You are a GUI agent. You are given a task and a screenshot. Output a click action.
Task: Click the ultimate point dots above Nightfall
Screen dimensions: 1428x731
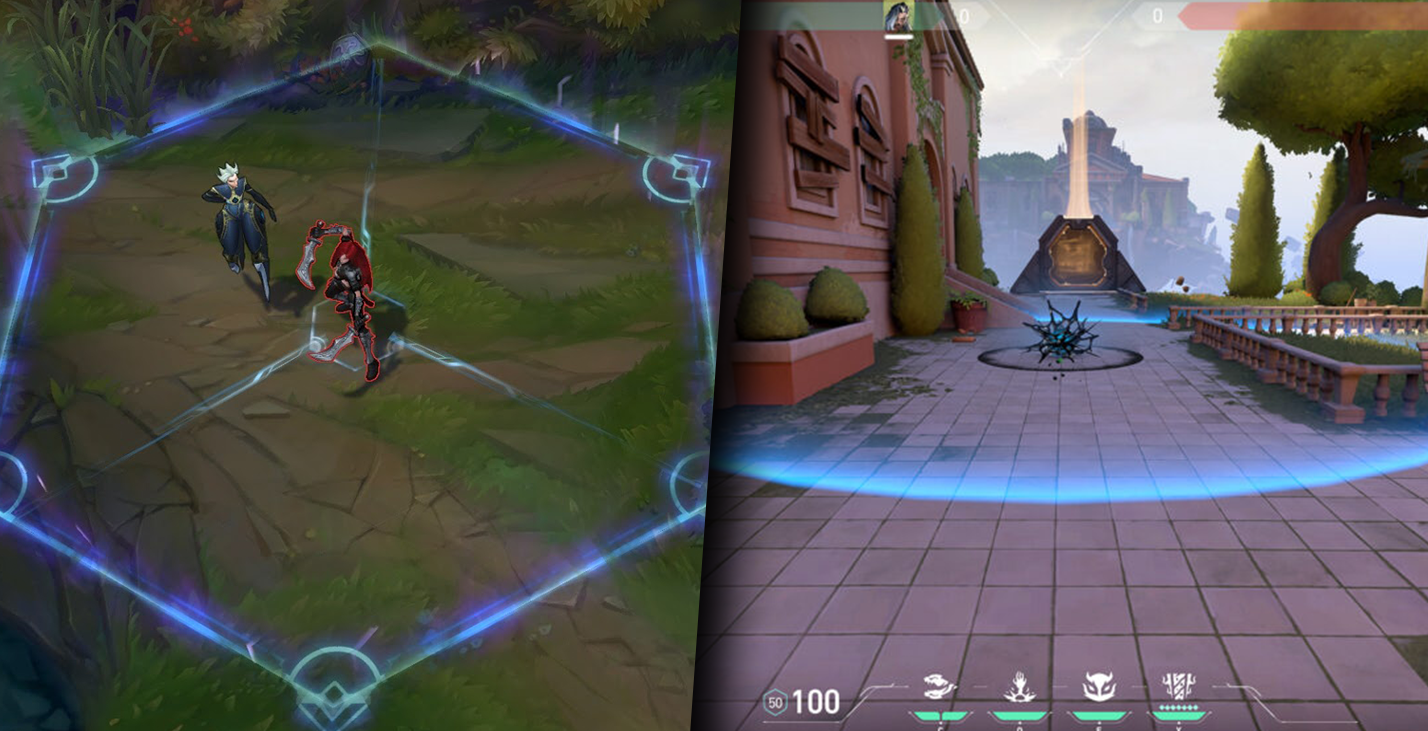[x=1178, y=706]
